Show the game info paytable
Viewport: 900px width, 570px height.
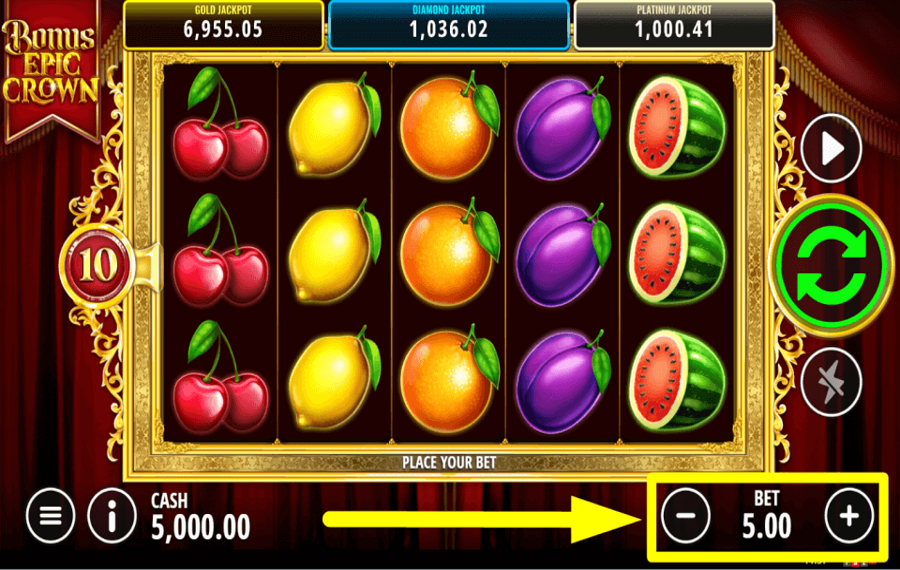point(112,516)
